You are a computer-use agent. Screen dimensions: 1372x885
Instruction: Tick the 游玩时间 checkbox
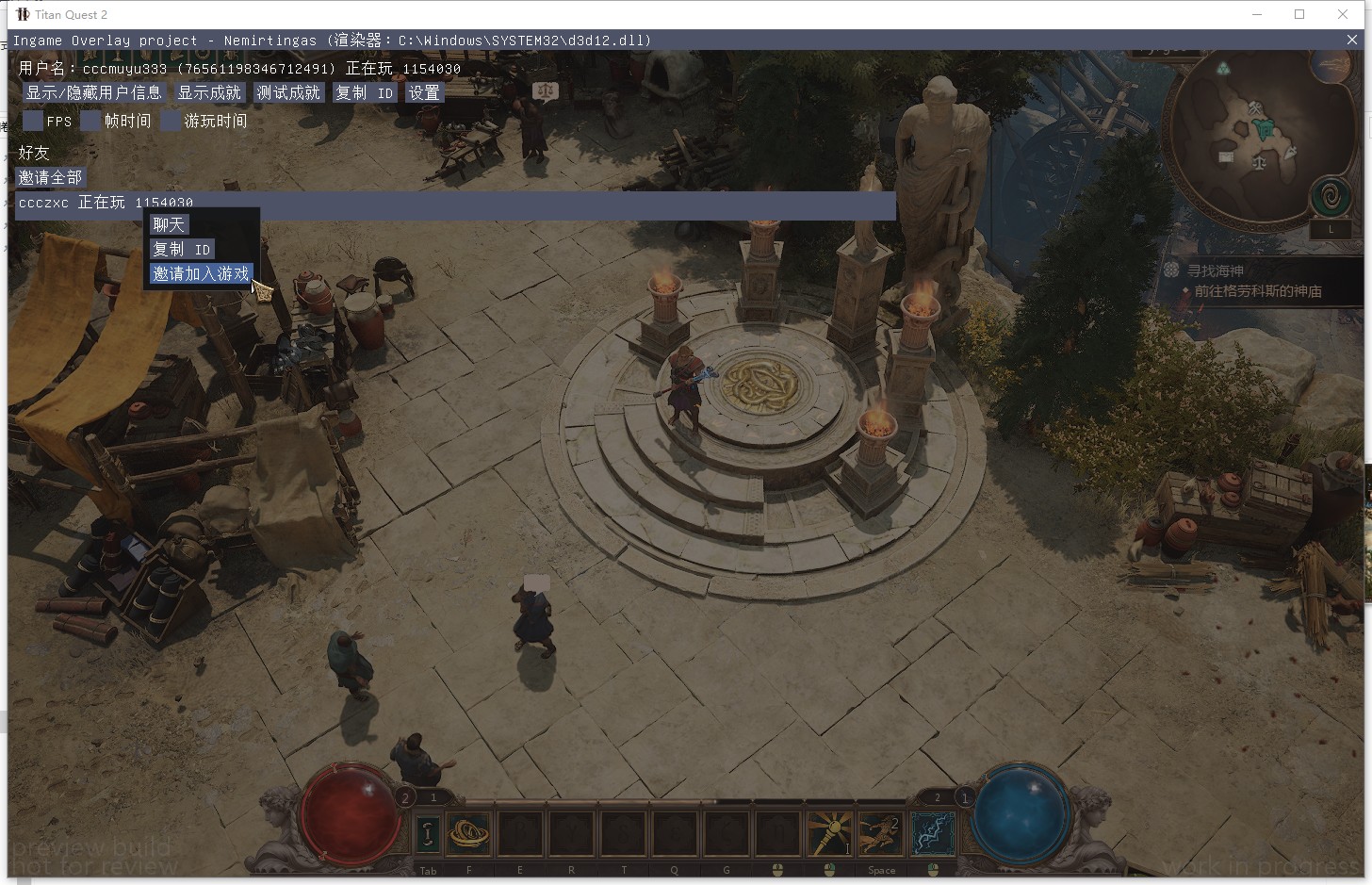point(171,121)
